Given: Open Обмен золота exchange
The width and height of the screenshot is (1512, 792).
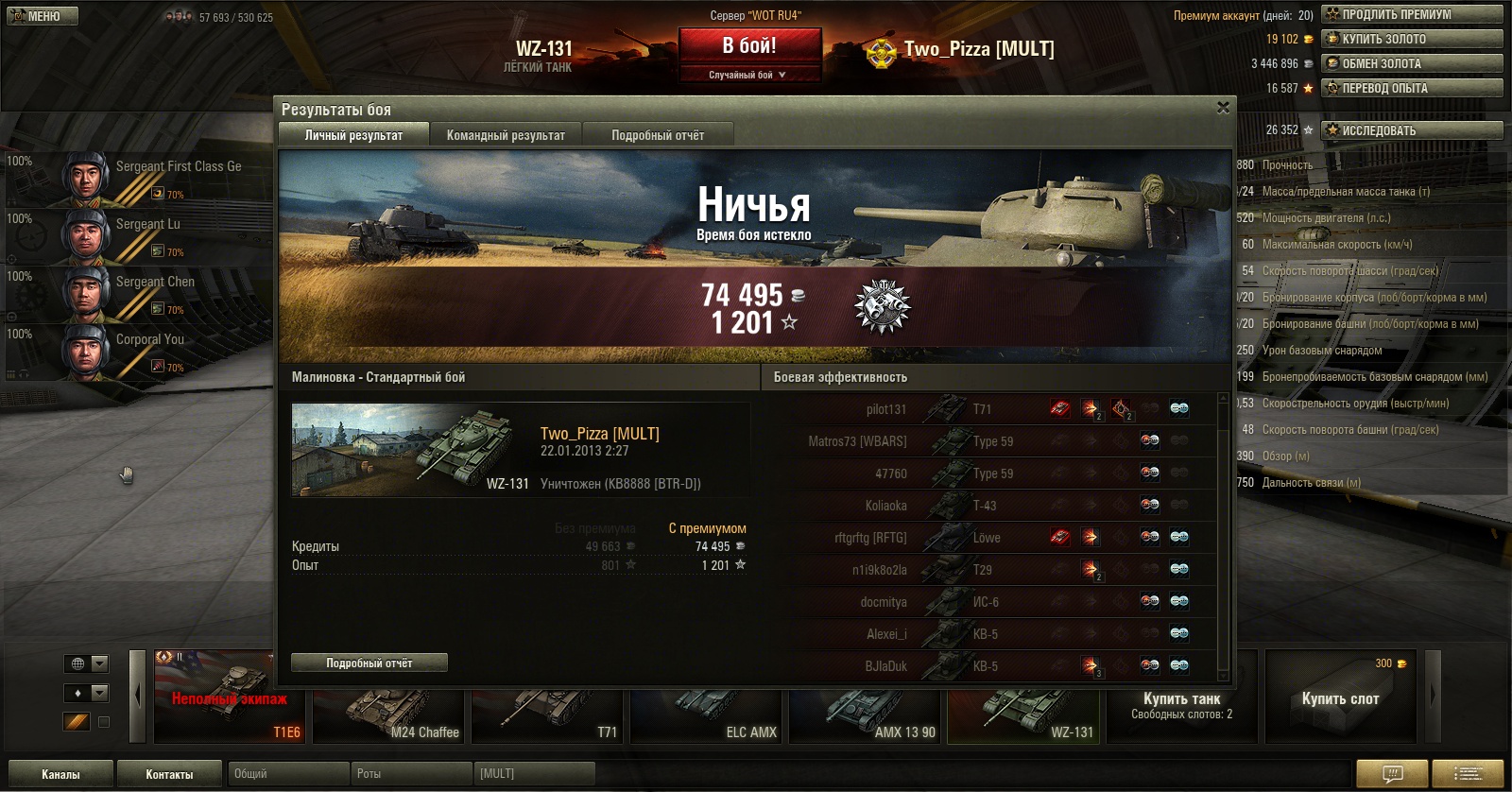Looking at the screenshot, I should coord(1412,63).
